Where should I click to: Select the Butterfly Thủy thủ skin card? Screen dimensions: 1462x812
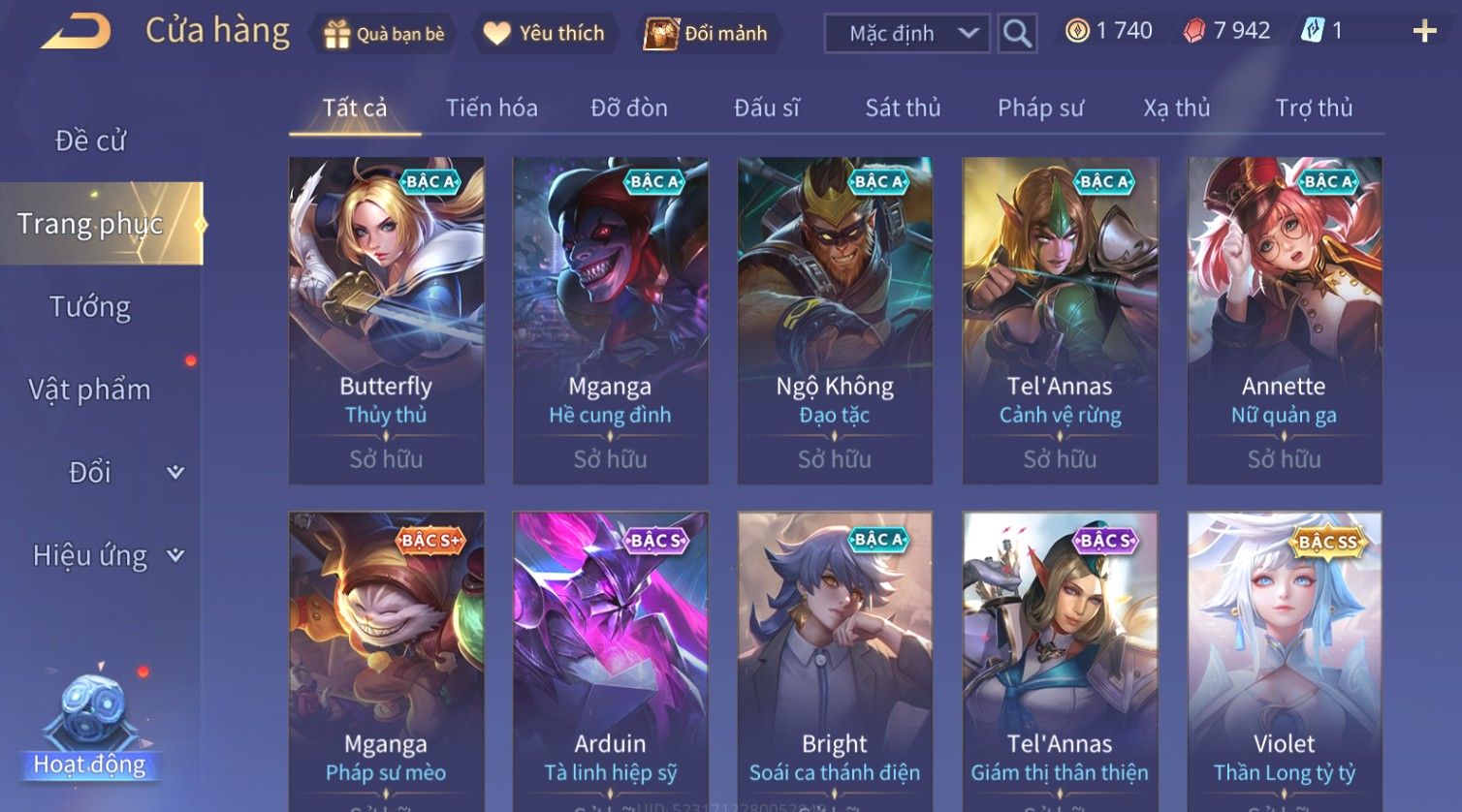pyautogui.click(x=386, y=320)
